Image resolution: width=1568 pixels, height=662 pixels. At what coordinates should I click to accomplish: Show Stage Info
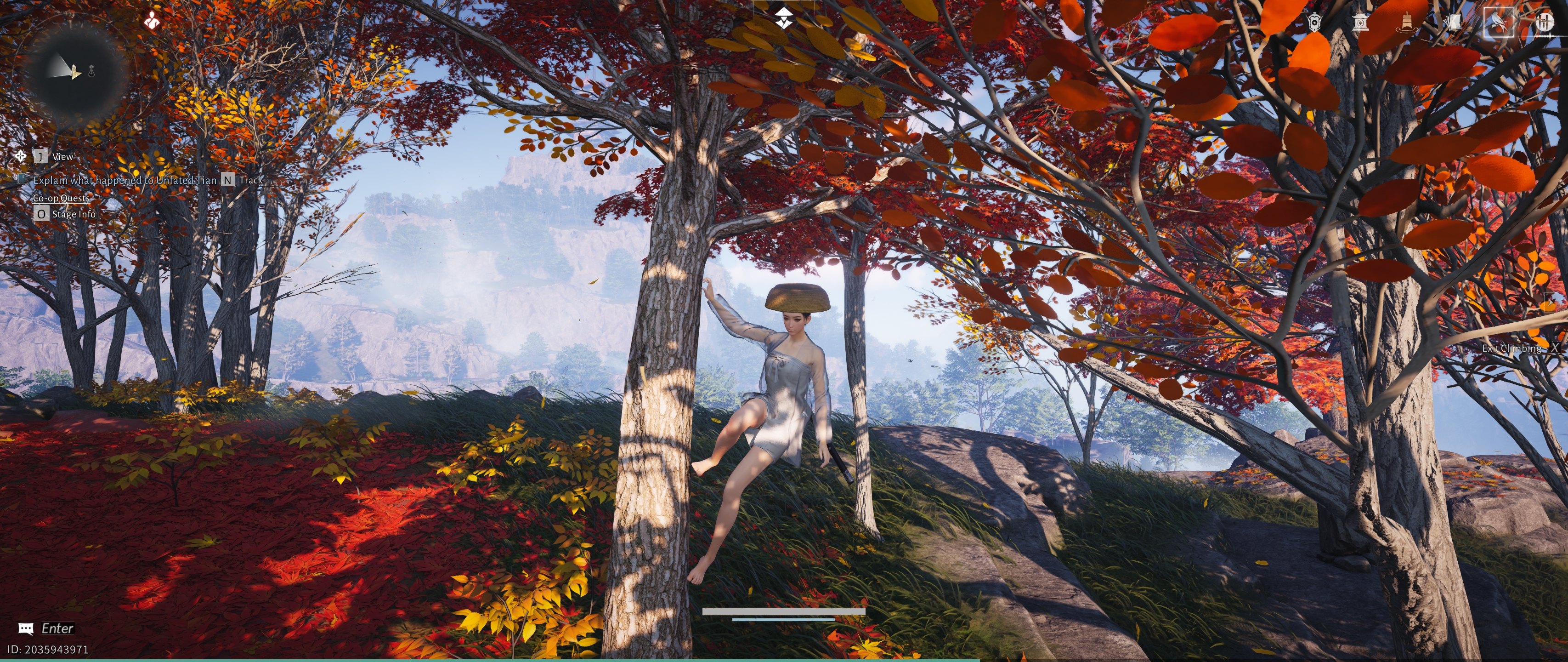pyautogui.click(x=73, y=214)
